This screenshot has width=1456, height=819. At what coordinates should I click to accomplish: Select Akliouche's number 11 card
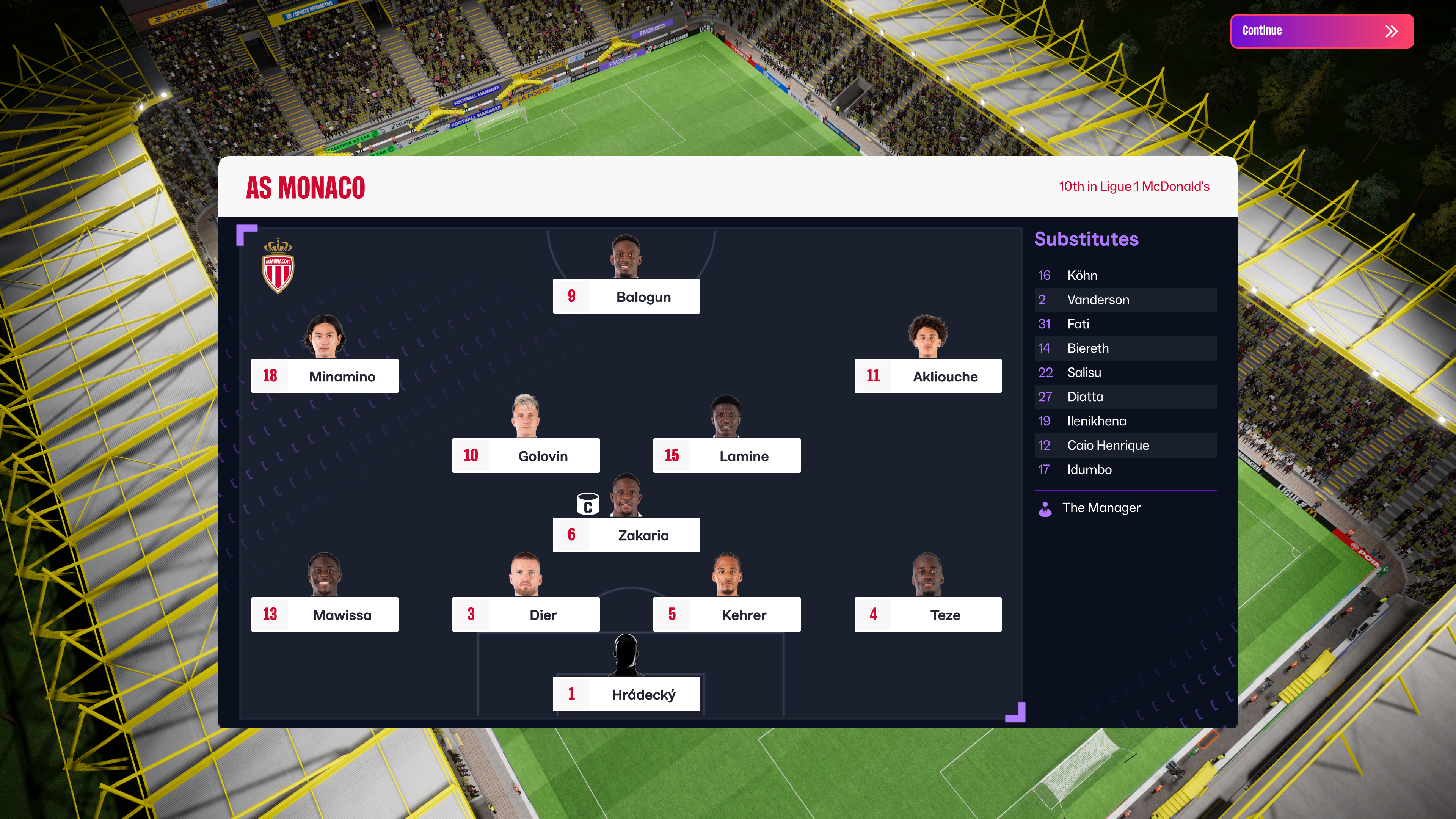click(x=927, y=377)
